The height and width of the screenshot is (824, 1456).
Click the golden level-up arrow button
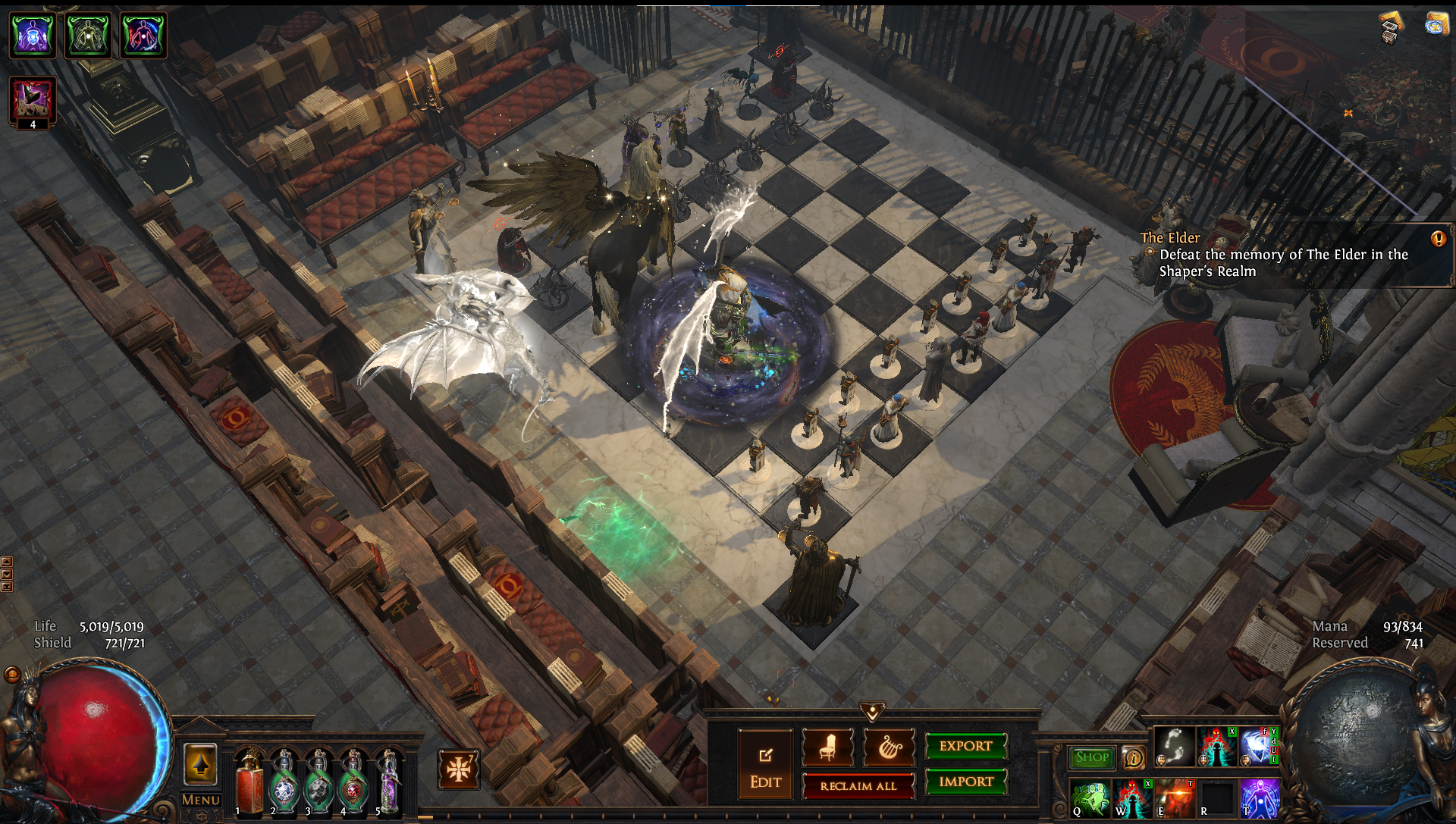point(200,765)
